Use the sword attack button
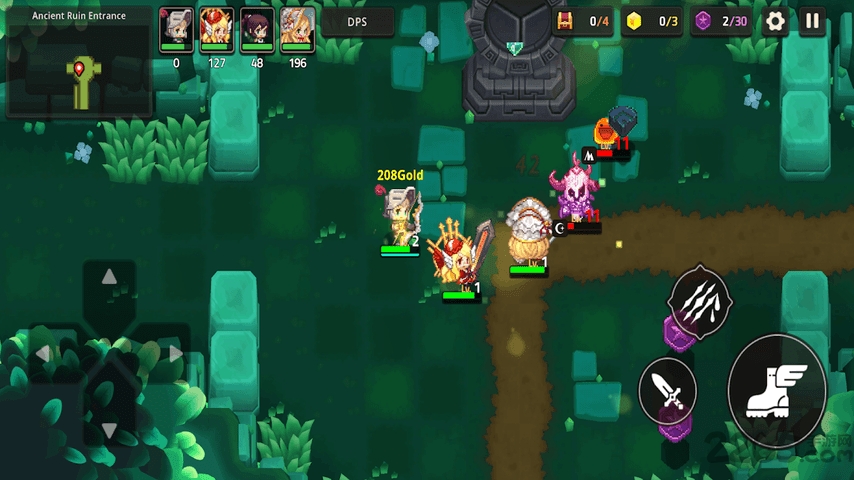Screen dimensions: 854x480 click(x=667, y=387)
